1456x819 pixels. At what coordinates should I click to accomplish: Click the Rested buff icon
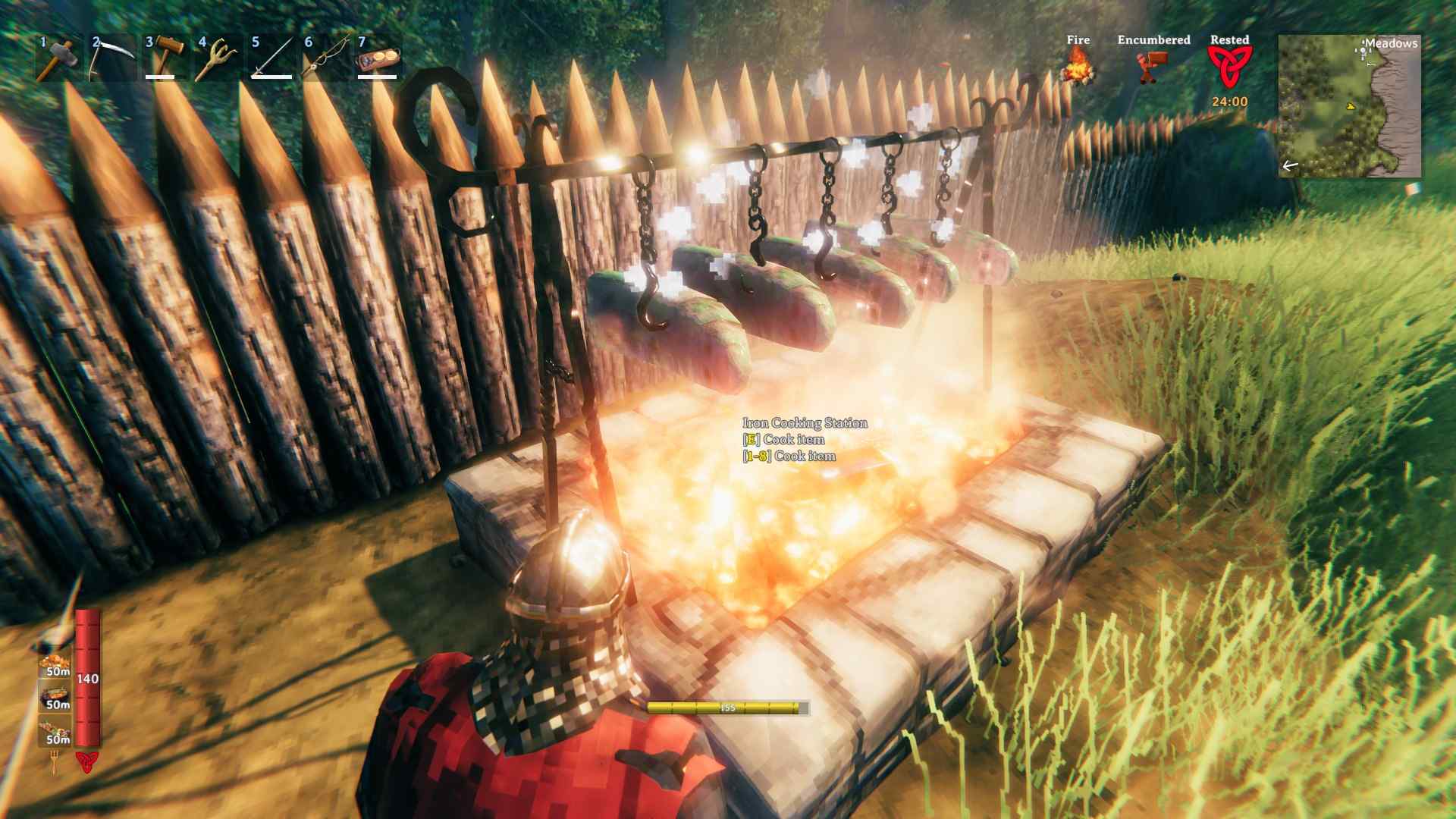tap(1229, 66)
